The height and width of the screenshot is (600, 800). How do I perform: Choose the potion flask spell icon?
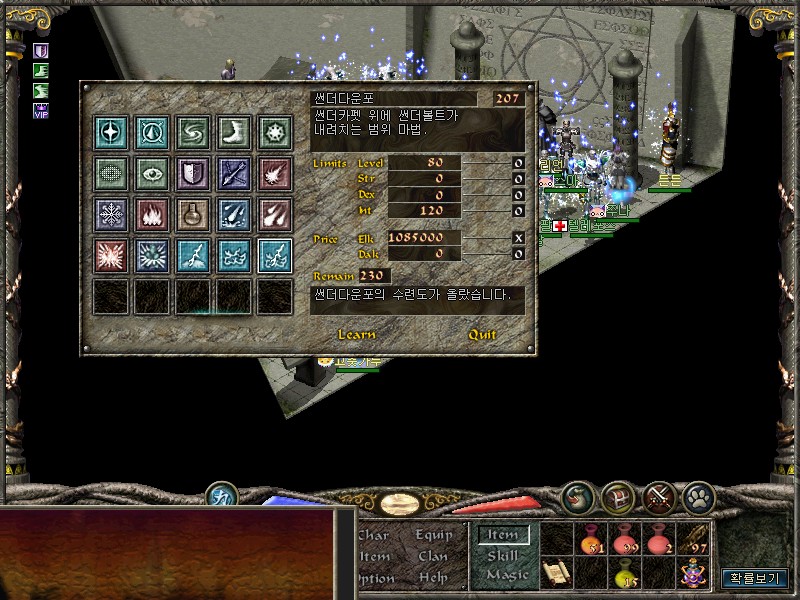[193, 215]
